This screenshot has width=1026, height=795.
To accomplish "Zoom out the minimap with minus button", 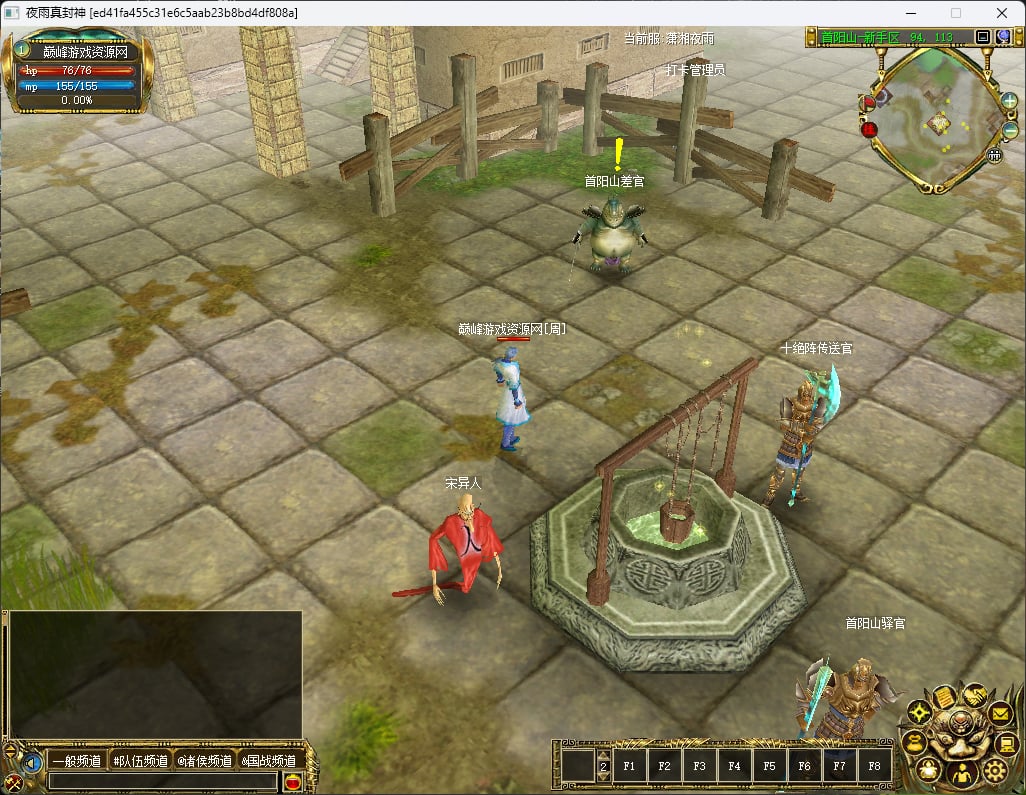I will click(1010, 131).
